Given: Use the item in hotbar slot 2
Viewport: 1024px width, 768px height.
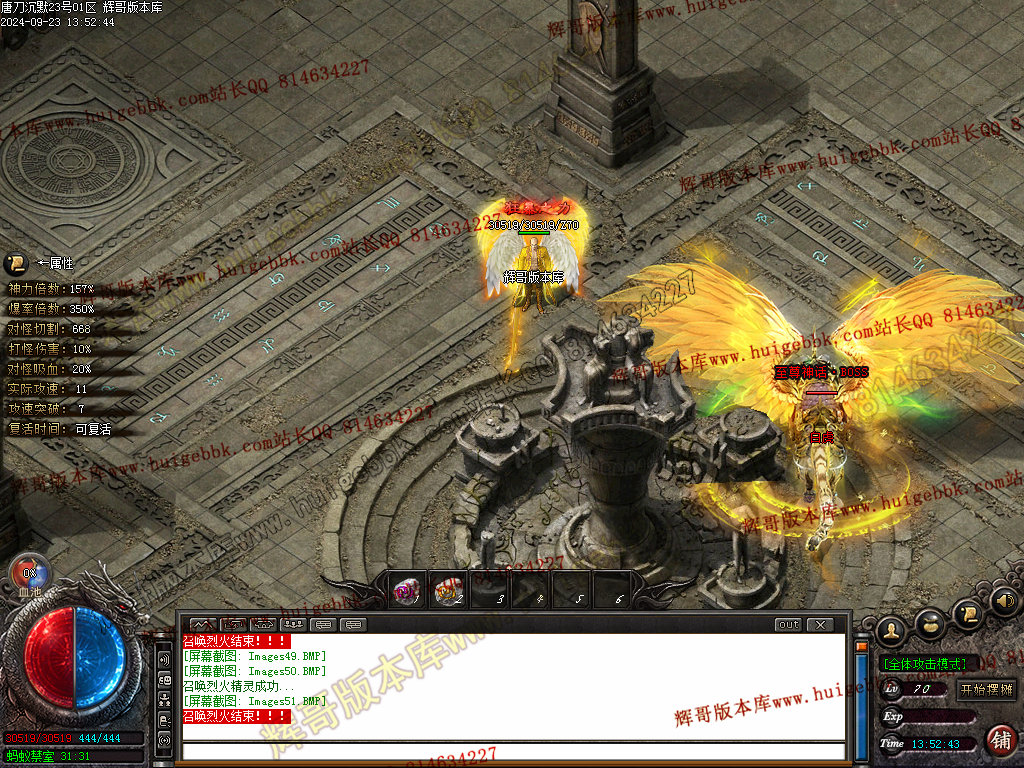Looking at the screenshot, I should (448, 592).
